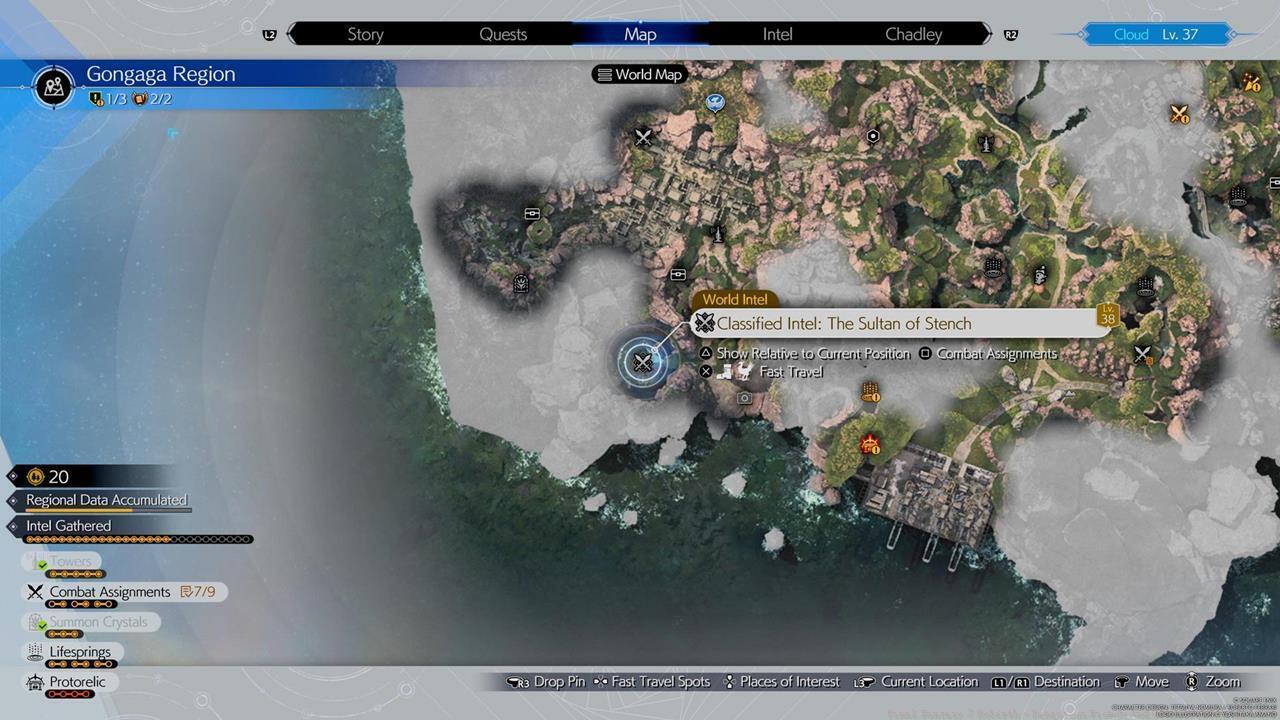
Task: Choose the Summon Crystals legend entry
Action: click(x=98, y=622)
